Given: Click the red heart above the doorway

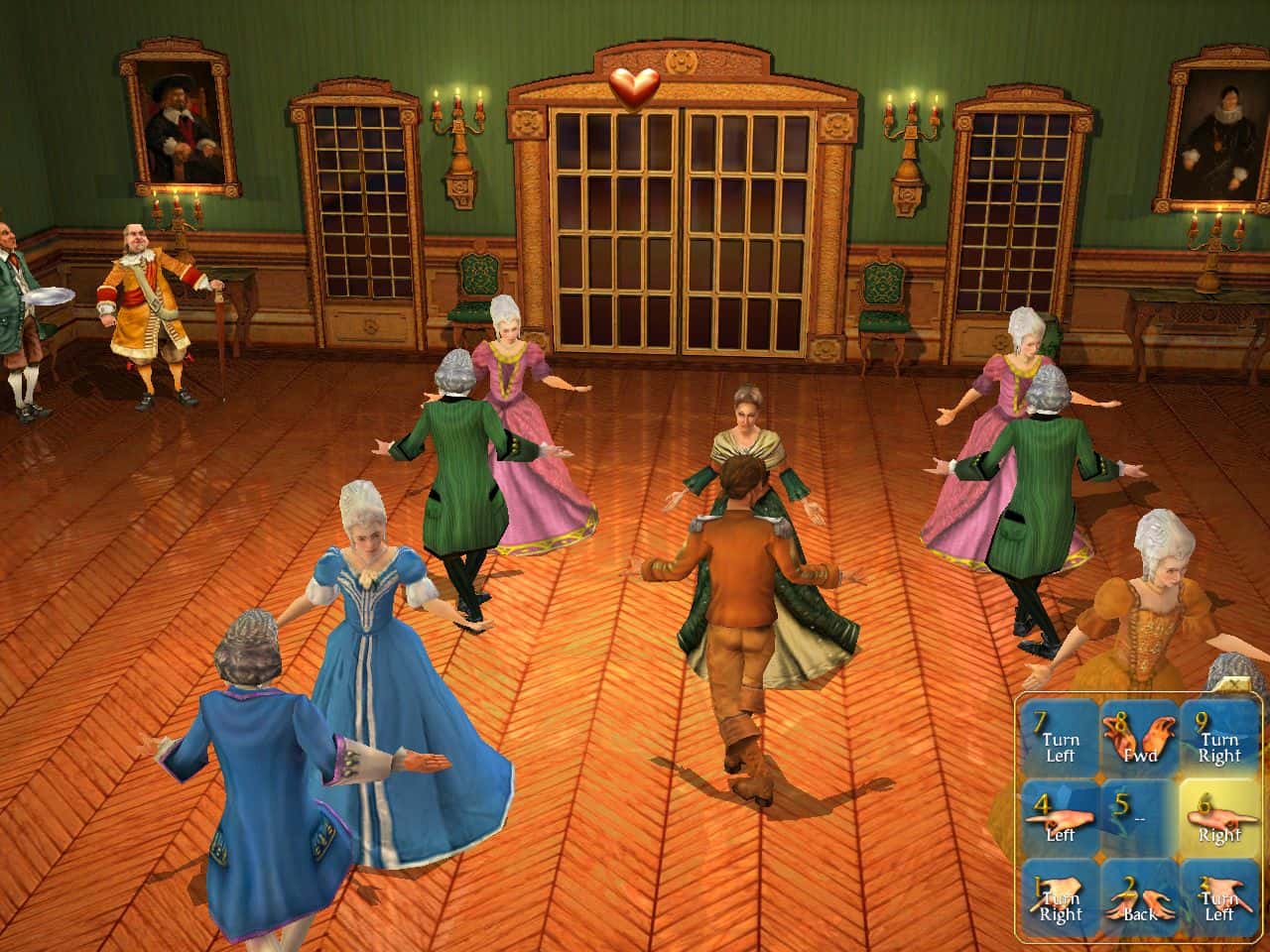Looking at the screenshot, I should coord(635,87).
